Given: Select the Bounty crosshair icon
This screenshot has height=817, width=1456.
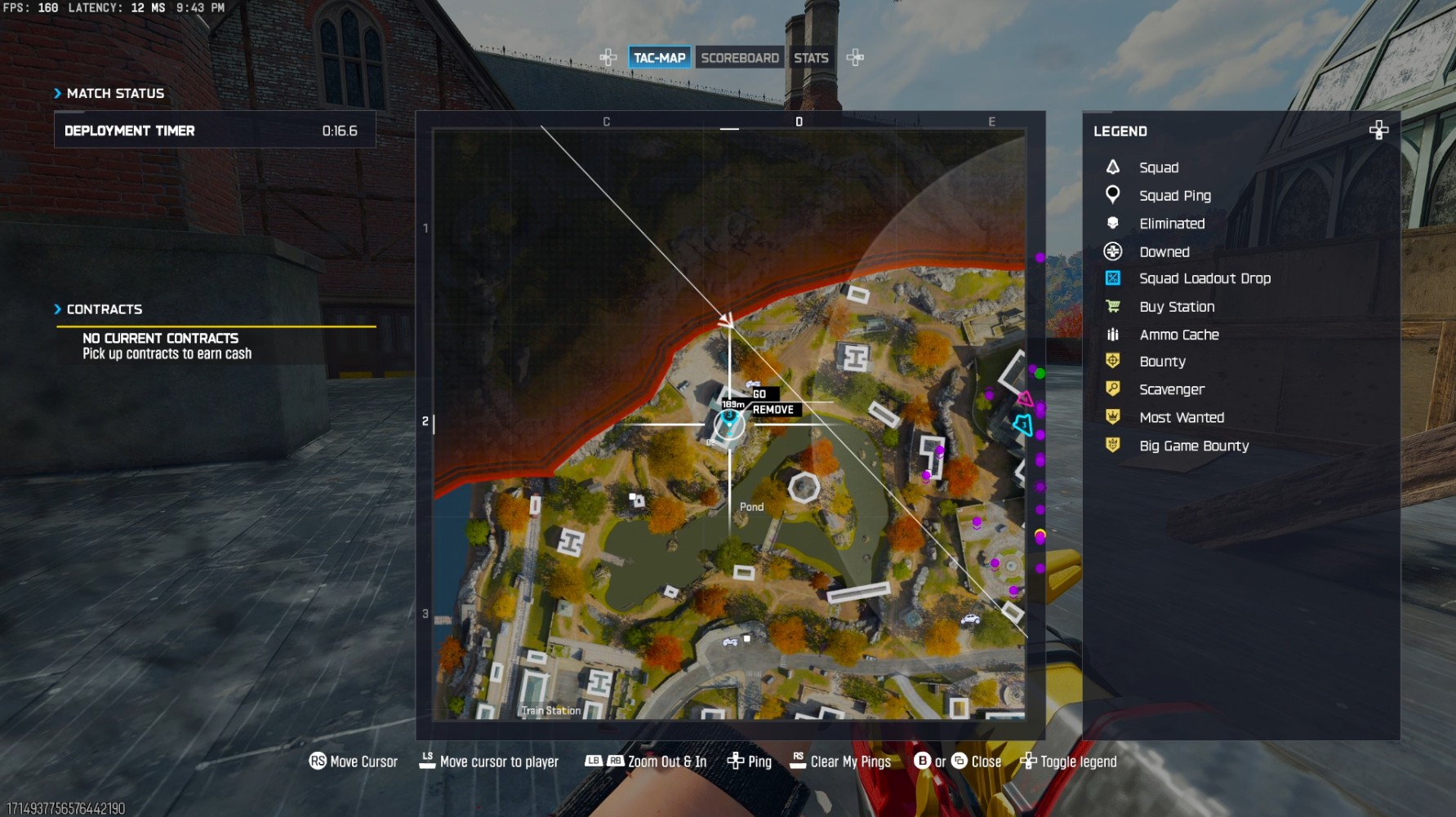Looking at the screenshot, I should [x=1114, y=361].
